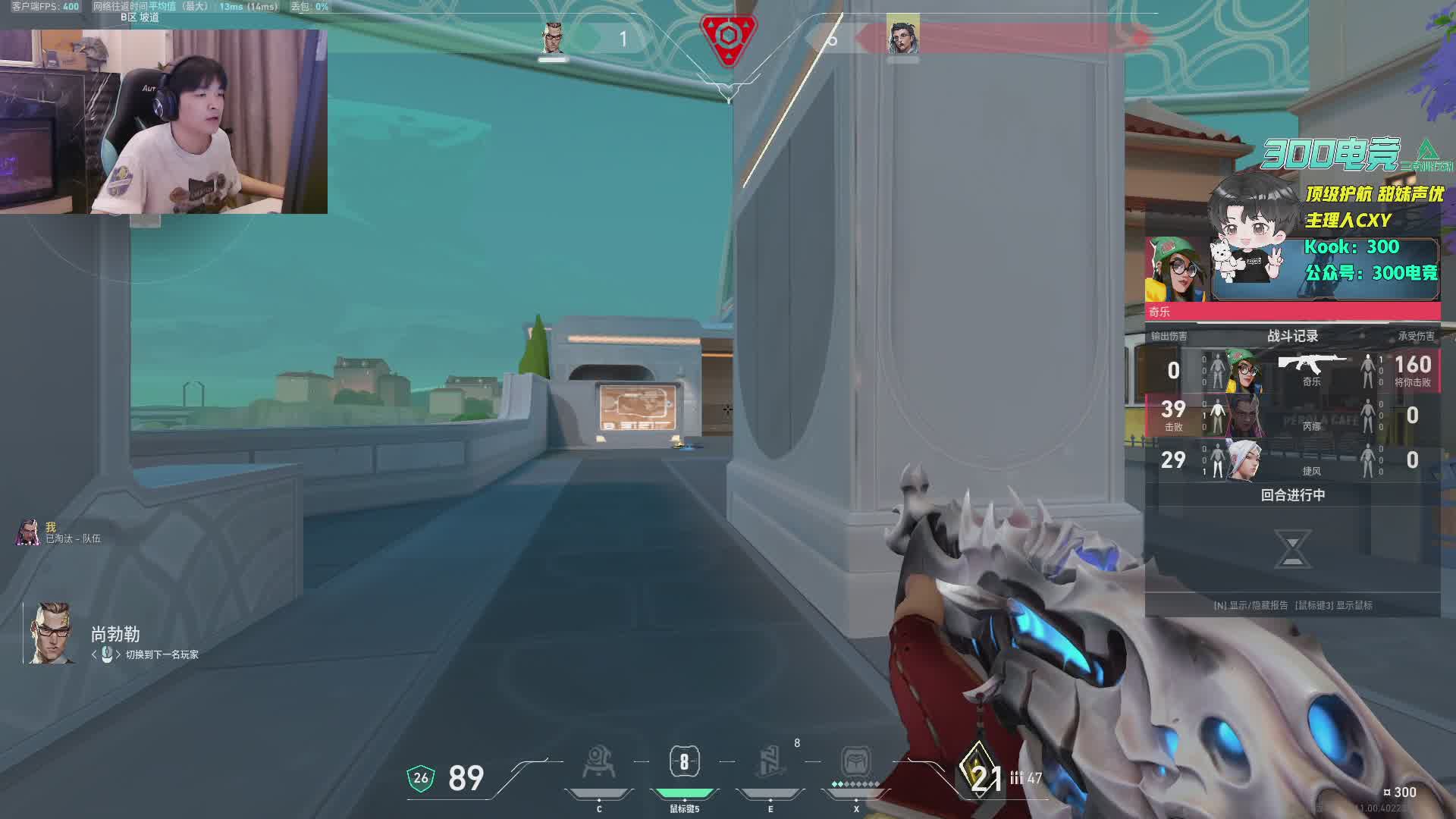Screen dimensions: 1456x819
Task: Select the allied Chamber portrait in top bar
Action: click(x=553, y=38)
